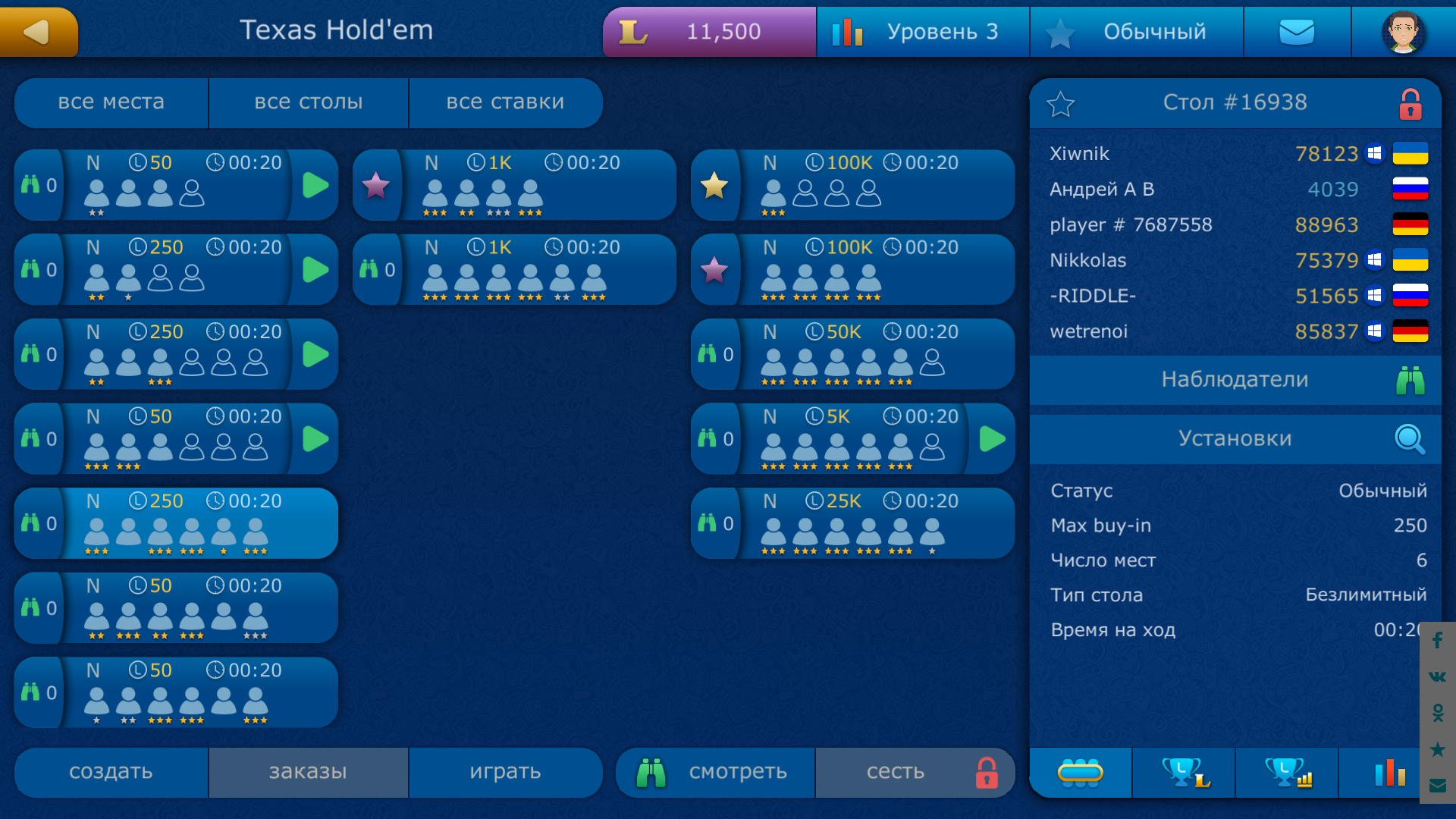This screenshot has width=1456, height=819.
Task: Toggle the favorite star on table 16938
Action: click(x=1061, y=104)
